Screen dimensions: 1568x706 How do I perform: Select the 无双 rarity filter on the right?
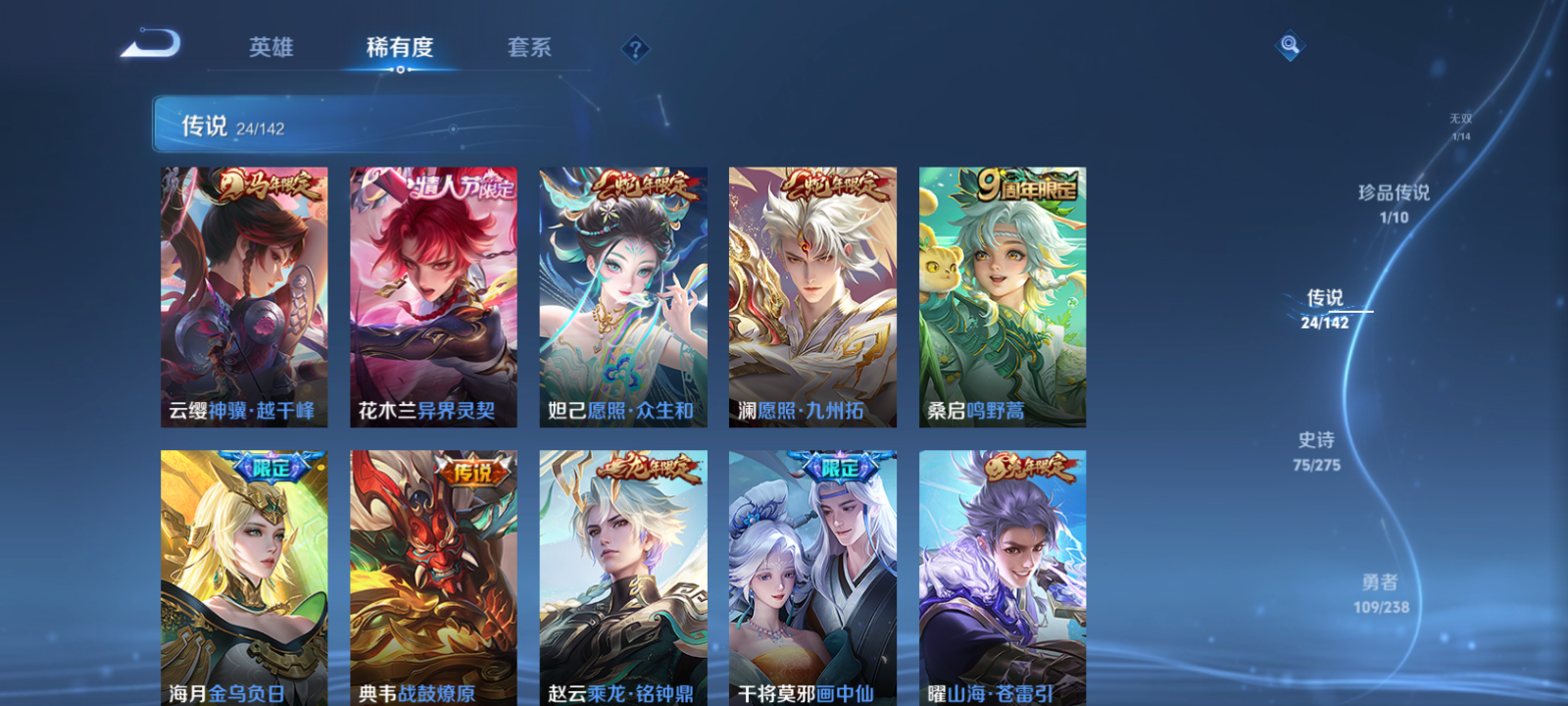point(1459,123)
